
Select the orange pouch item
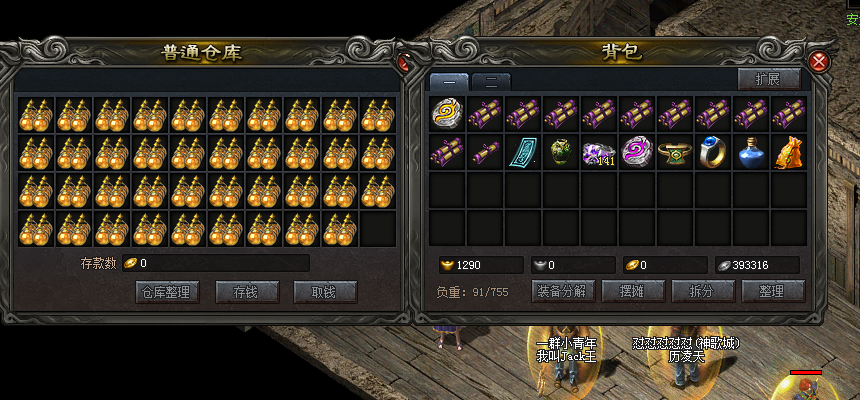(789, 152)
